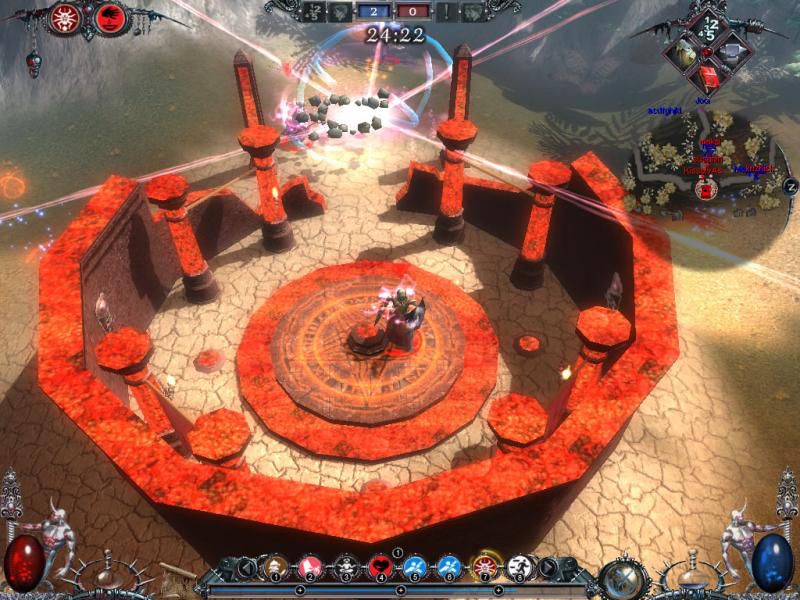
Task: Click the exclamation mark icon by the scoreboard
Action: point(446,12)
